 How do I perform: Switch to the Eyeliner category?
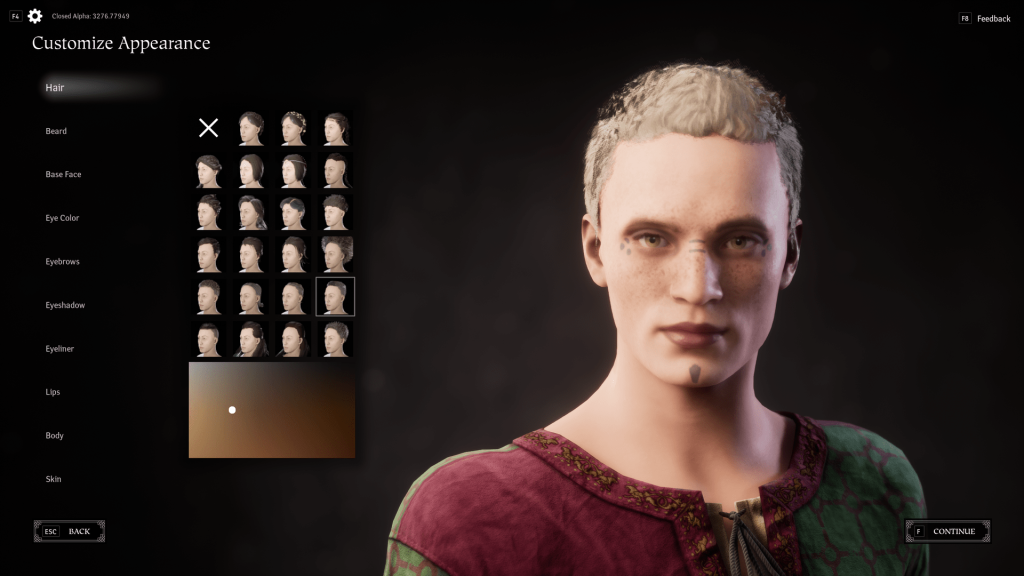click(x=60, y=348)
